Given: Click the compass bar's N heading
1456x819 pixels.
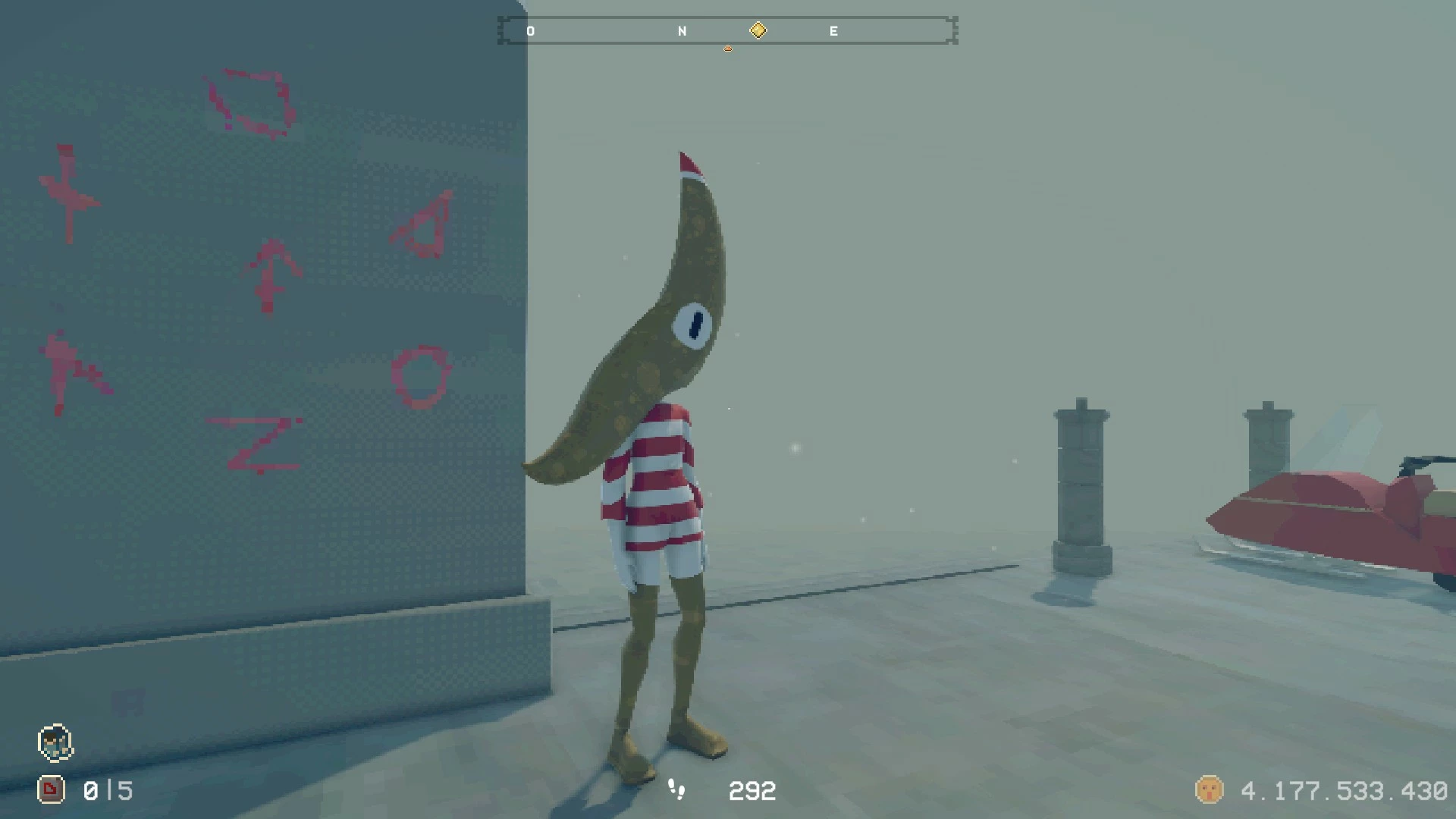Looking at the screenshot, I should [x=682, y=31].
